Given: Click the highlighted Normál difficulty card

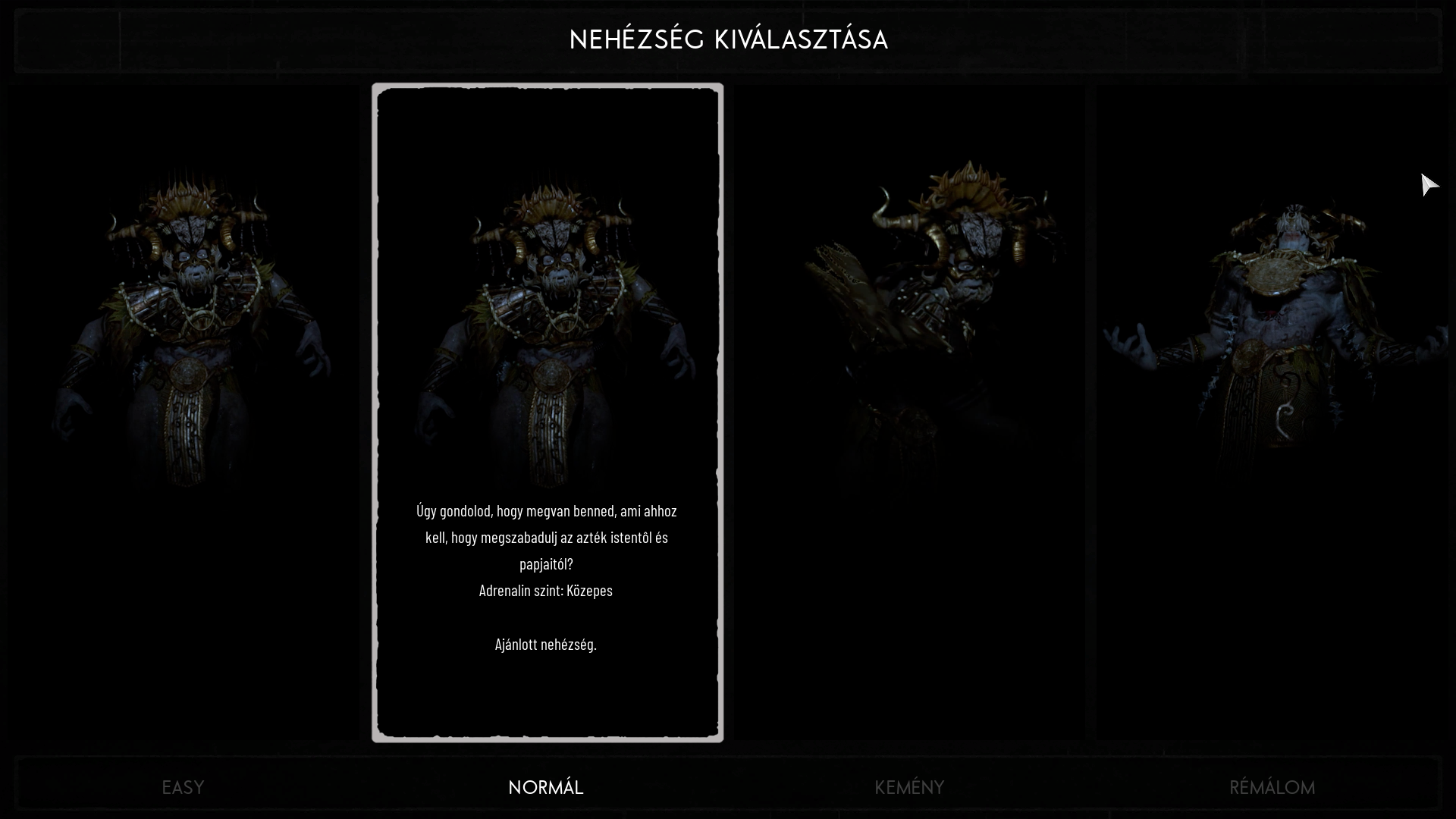Looking at the screenshot, I should 547,412.
